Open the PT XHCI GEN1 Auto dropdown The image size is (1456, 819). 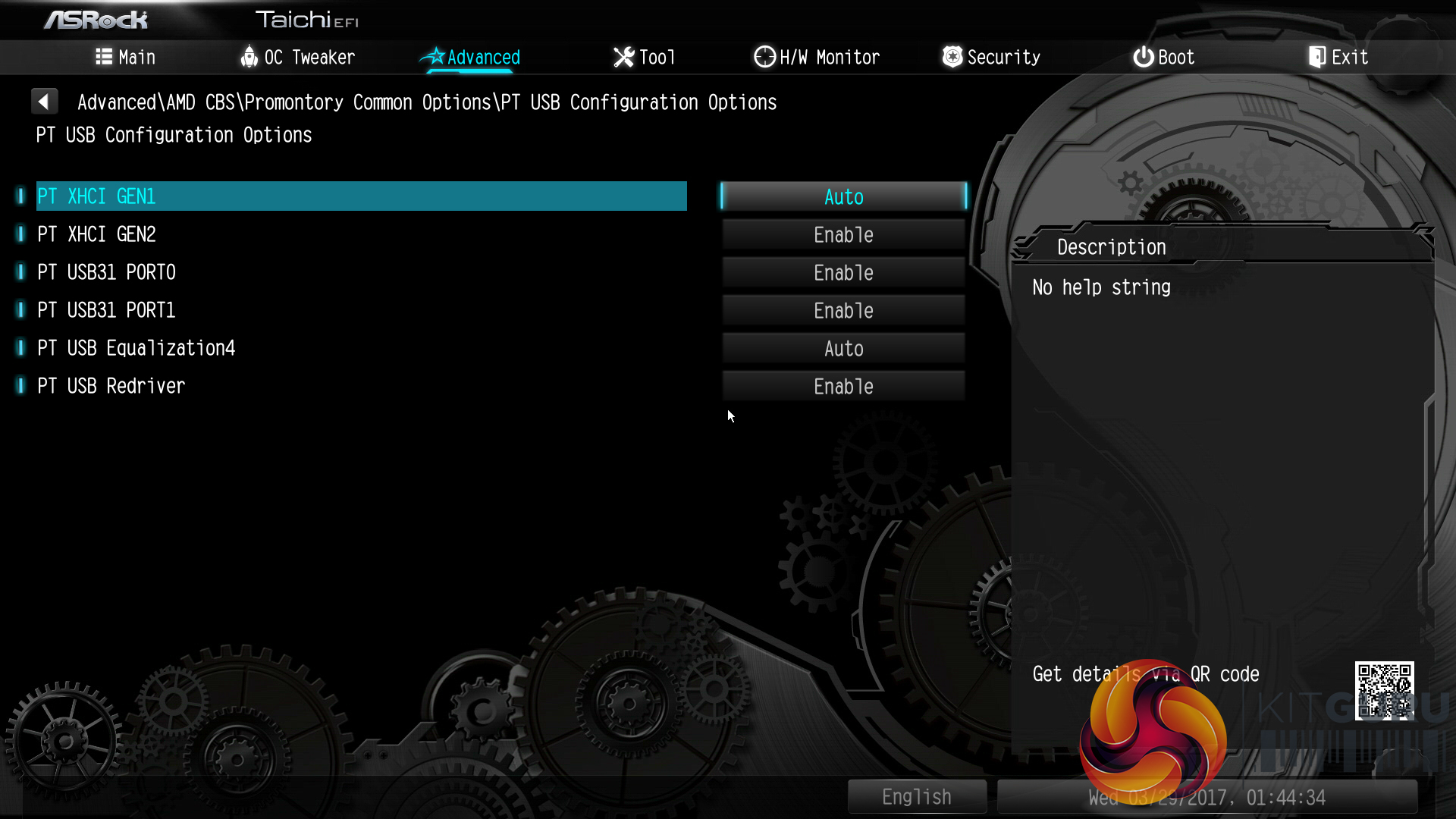pyautogui.click(x=843, y=197)
